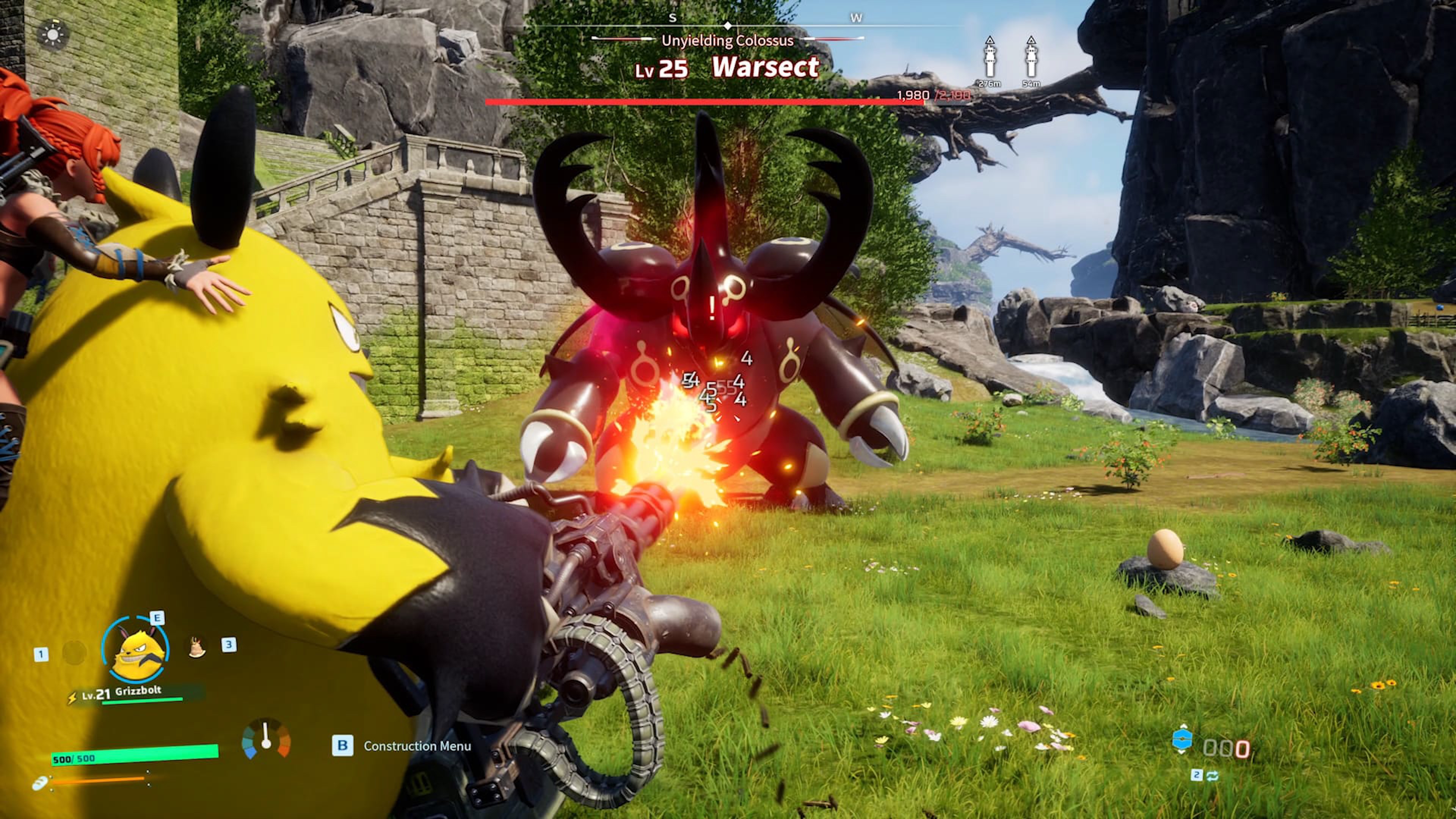Open the Construction Menu label
The width and height of the screenshot is (1456, 819).
417,746
